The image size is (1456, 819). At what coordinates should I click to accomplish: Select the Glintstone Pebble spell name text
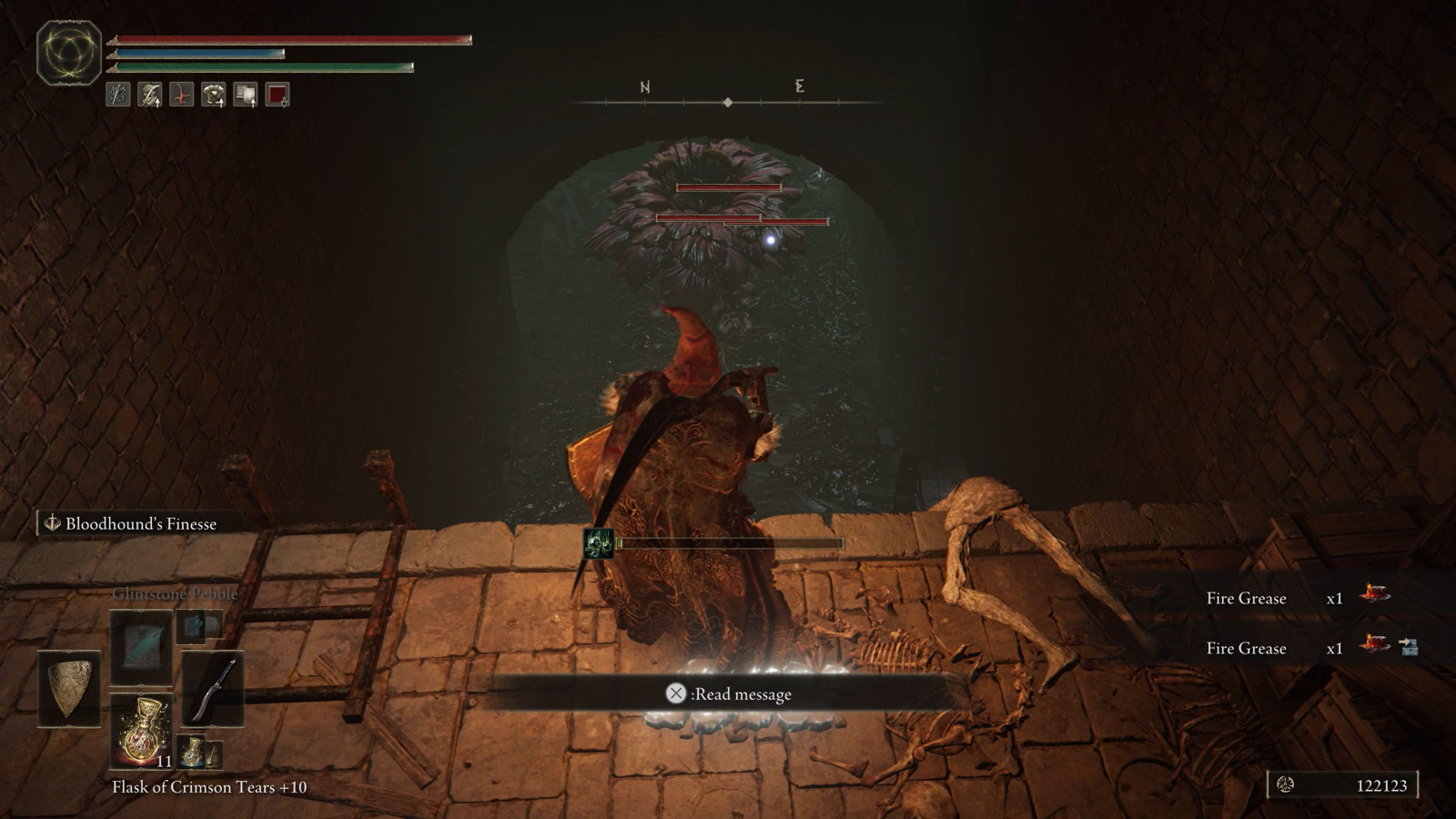coord(173,593)
